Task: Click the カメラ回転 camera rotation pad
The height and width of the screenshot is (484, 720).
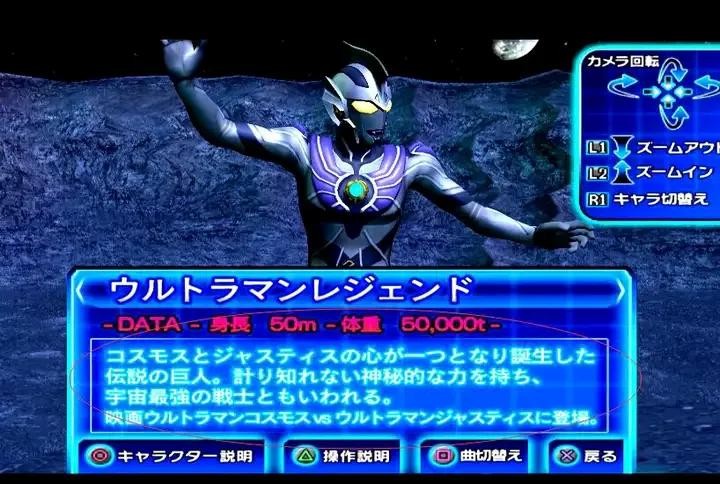Action: pos(666,93)
